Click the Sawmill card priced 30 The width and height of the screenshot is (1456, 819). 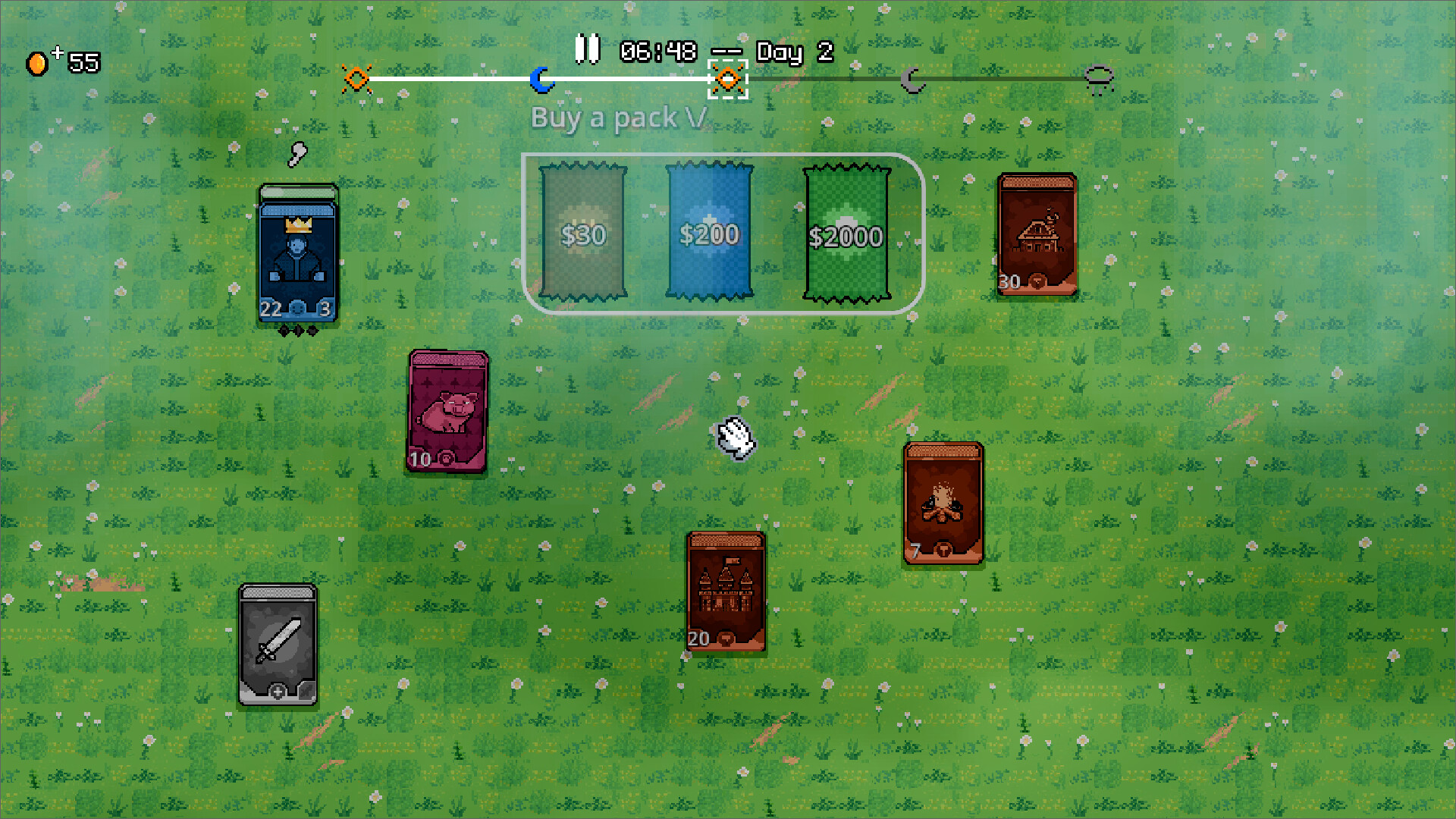[1036, 235]
